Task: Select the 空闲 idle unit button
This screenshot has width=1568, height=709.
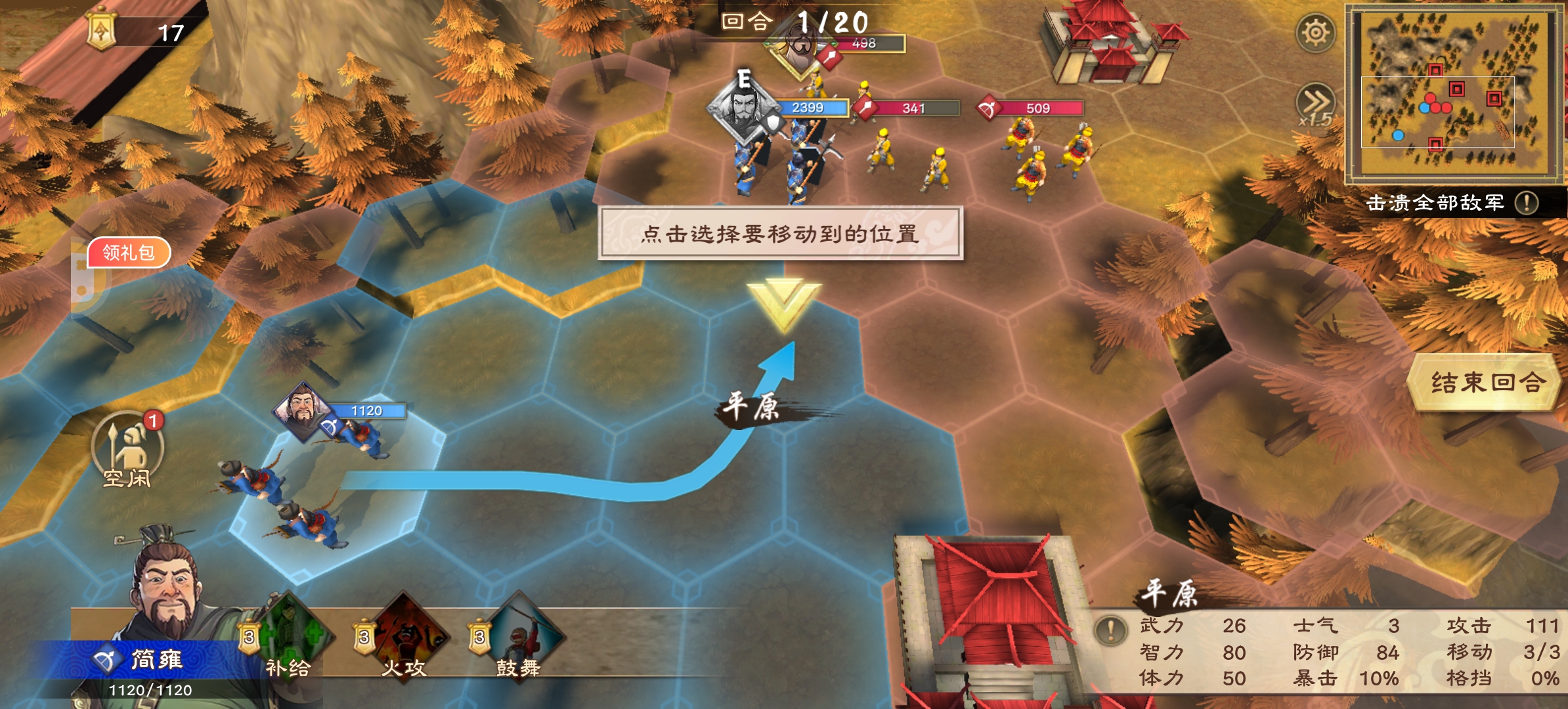Action: [x=128, y=450]
